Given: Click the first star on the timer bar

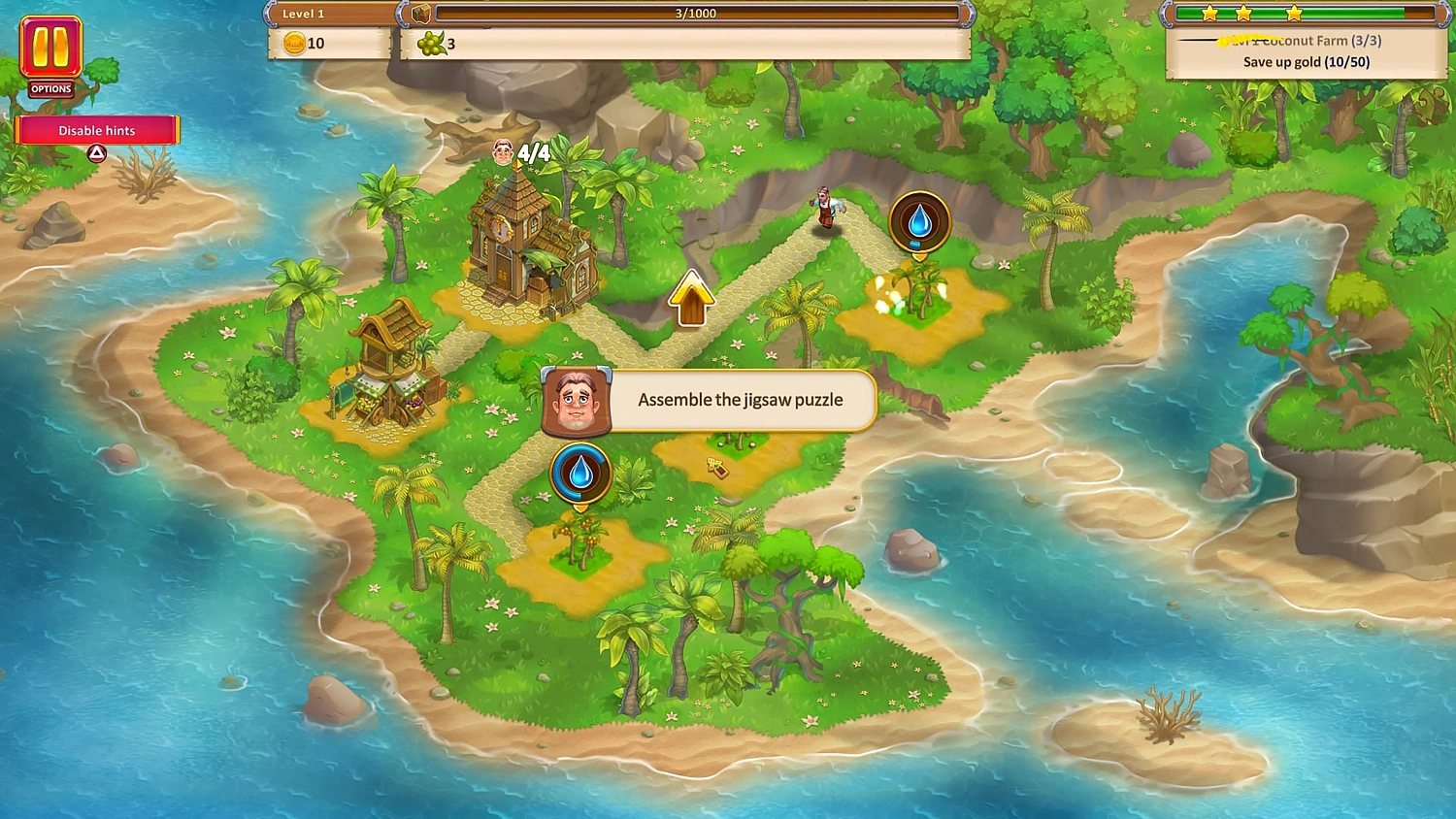Looking at the screenshot, I should pyautogui.click(x=1209, y=13).
